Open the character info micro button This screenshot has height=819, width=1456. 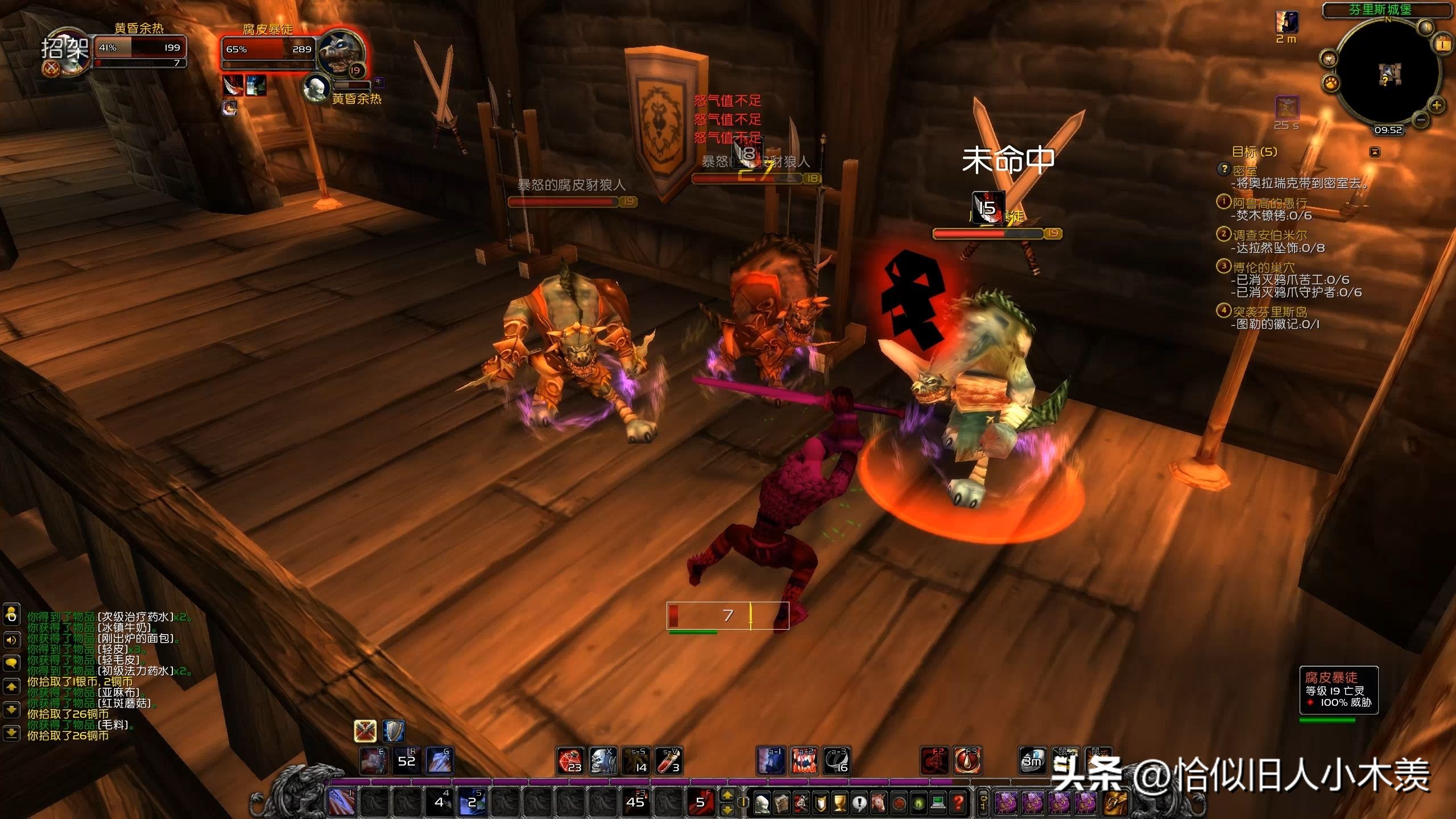[x=762, y=803]
